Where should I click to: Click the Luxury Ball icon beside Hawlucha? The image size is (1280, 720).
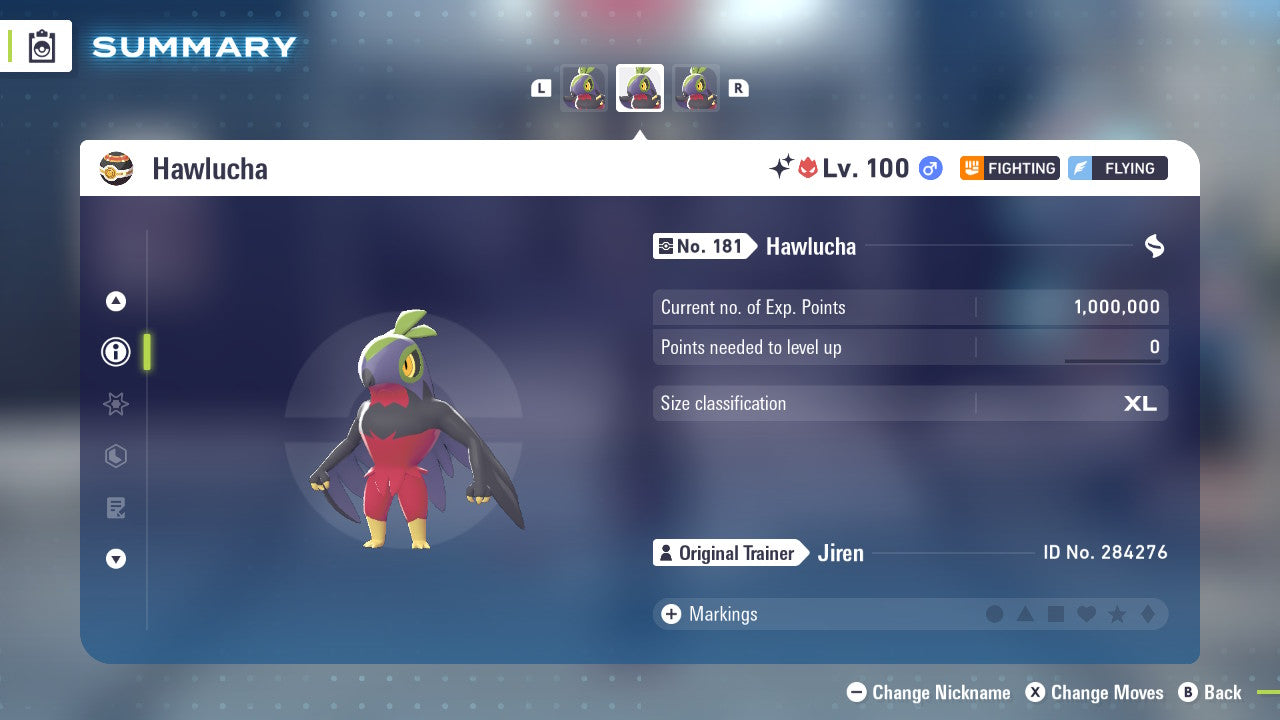pos(116,168)
